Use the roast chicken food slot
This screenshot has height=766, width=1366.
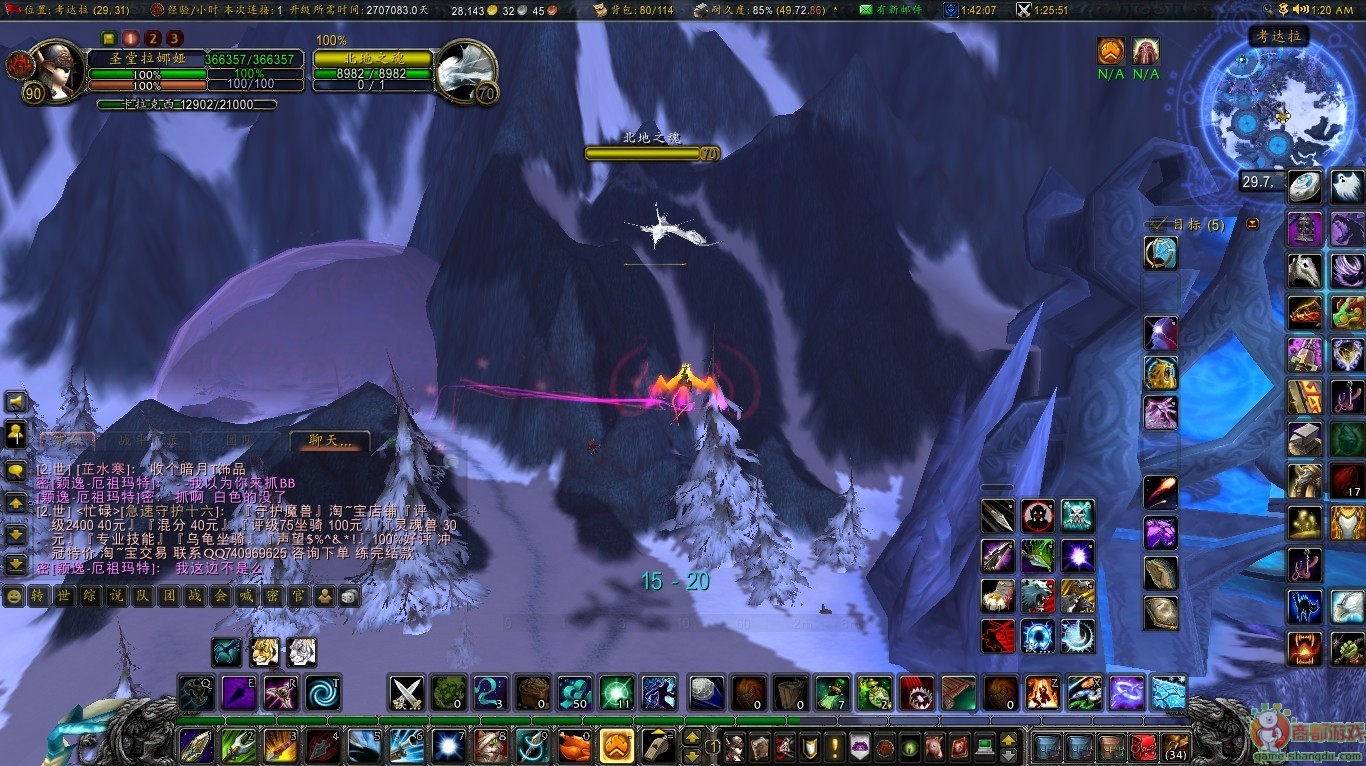pyautogui.click(x=574, y=746)
